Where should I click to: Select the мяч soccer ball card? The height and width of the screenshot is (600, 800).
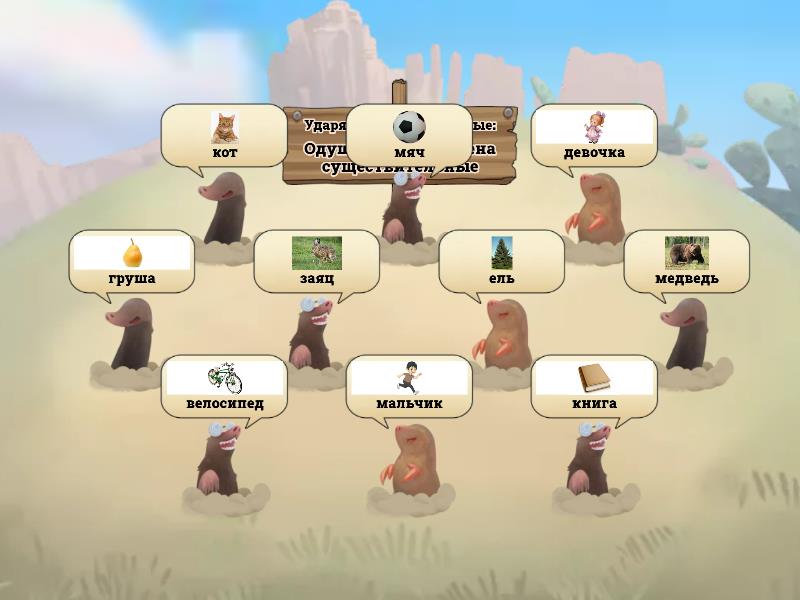tap(408, 135)
